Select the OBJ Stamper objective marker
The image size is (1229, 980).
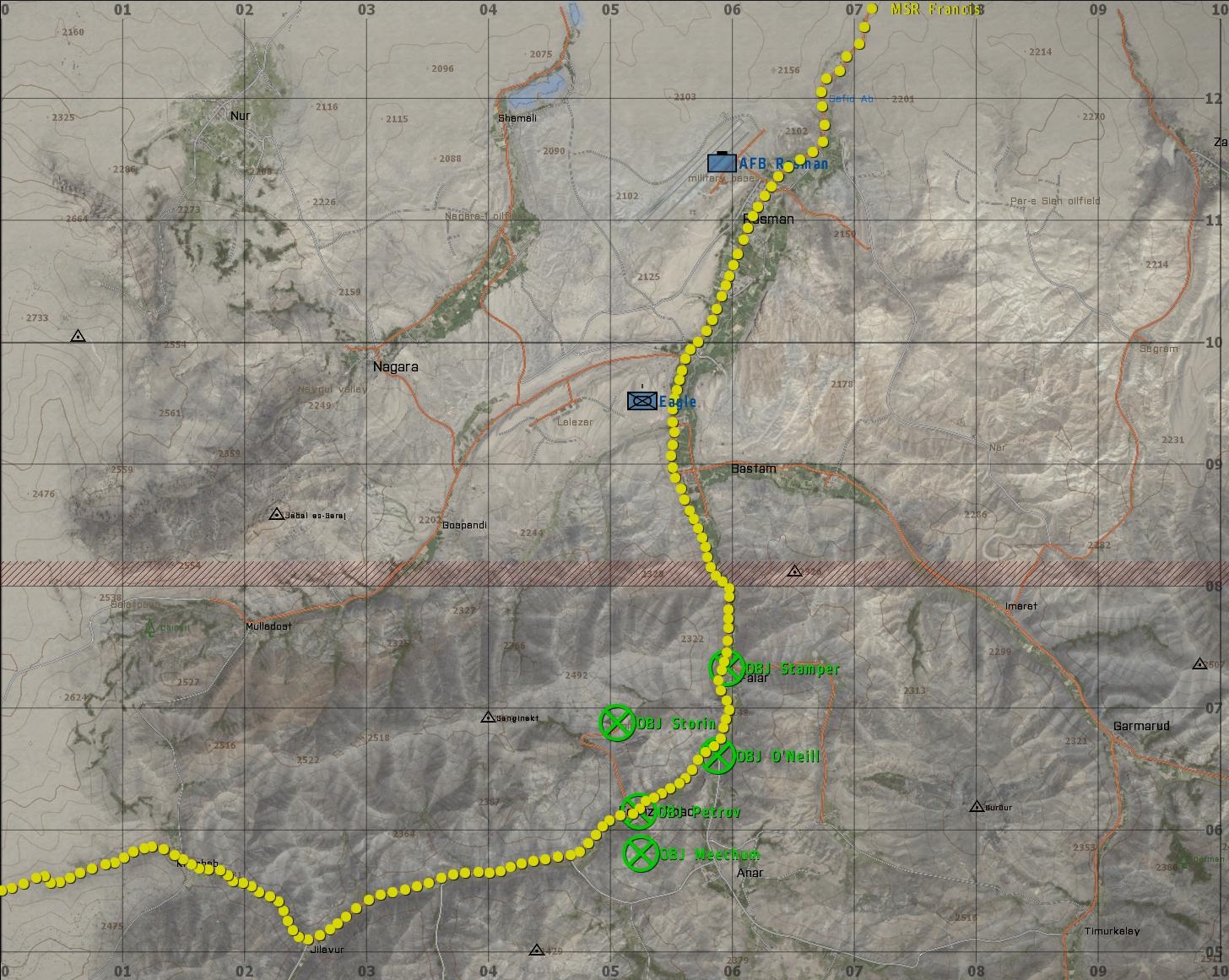(x=726, y=668)
